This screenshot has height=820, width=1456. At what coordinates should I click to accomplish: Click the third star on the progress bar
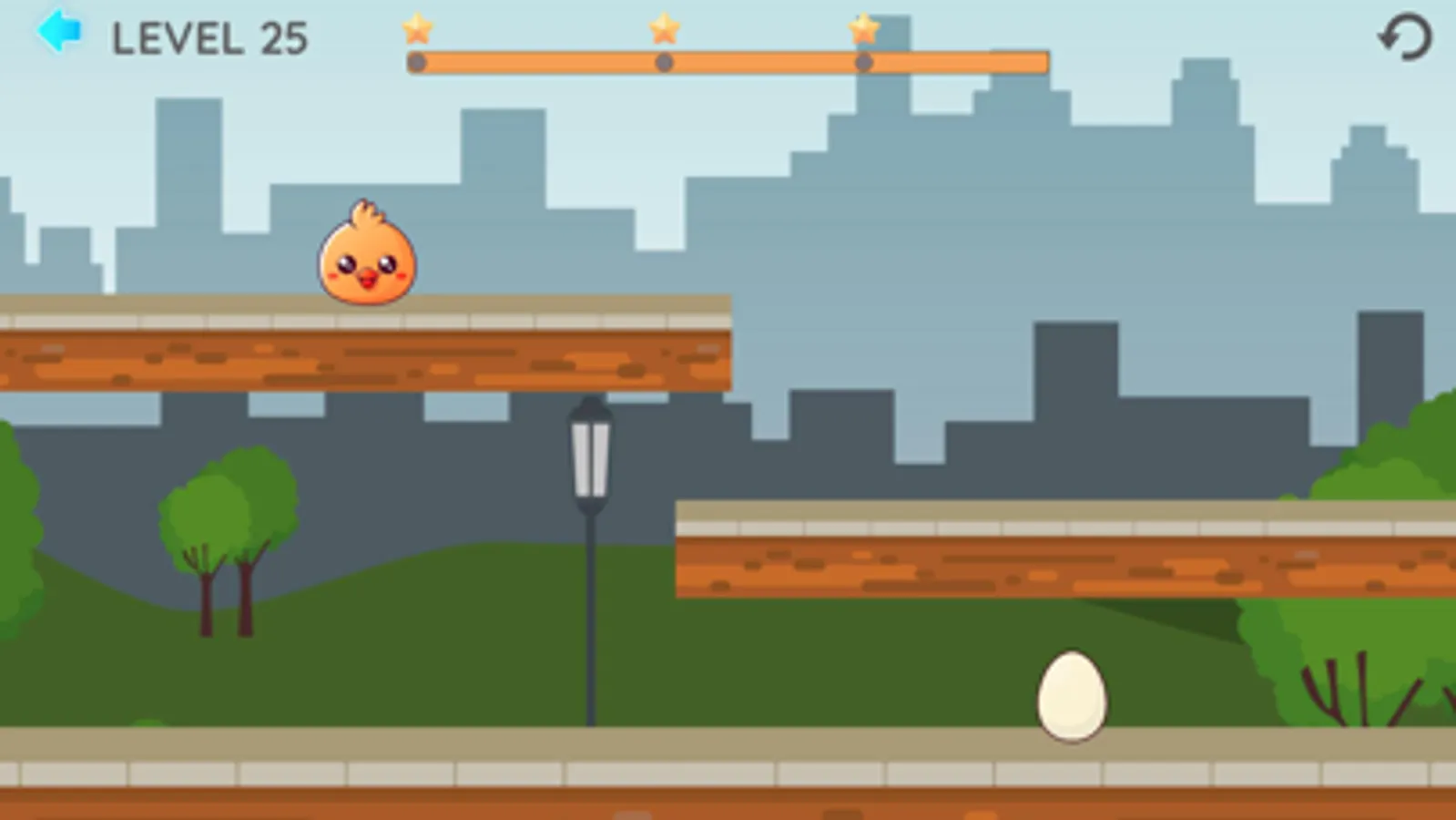861,30
